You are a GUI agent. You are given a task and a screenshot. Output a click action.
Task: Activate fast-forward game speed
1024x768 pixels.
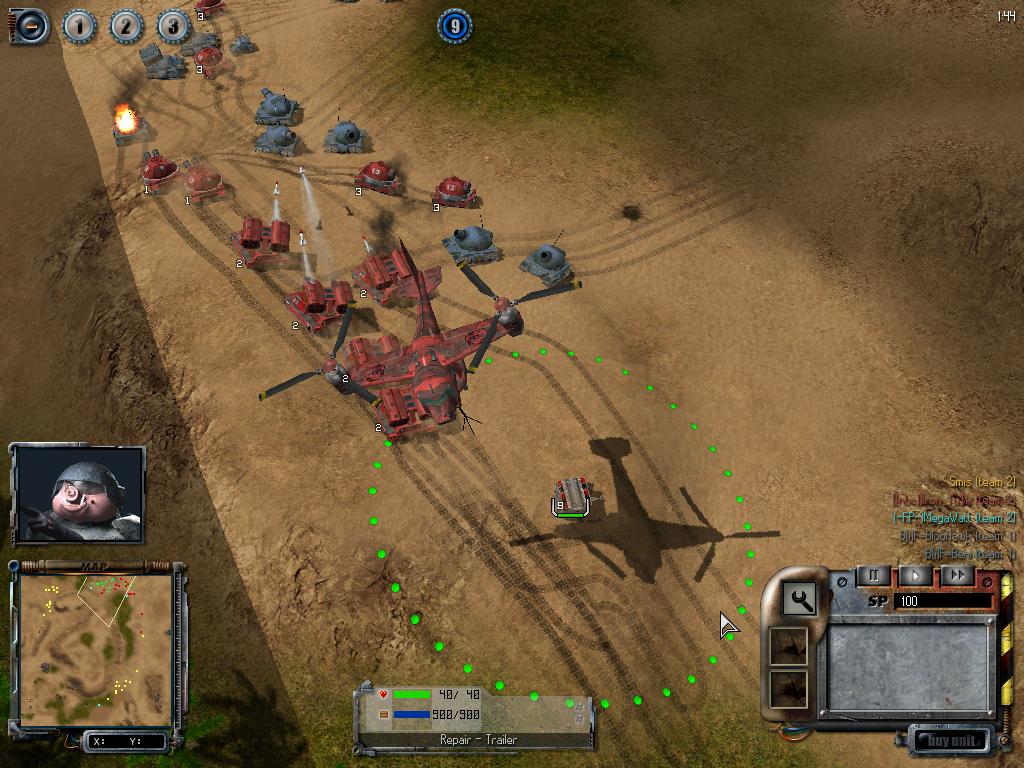957,576
